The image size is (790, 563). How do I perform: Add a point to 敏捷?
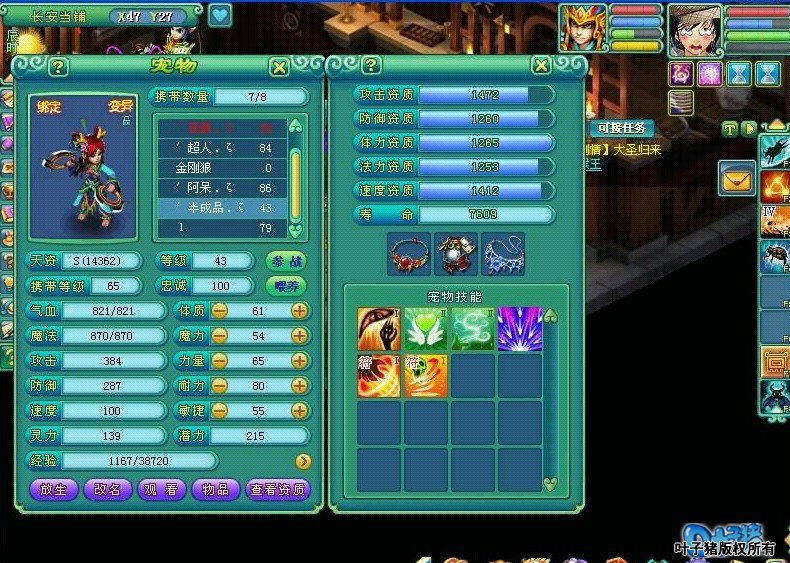[299, 411]
